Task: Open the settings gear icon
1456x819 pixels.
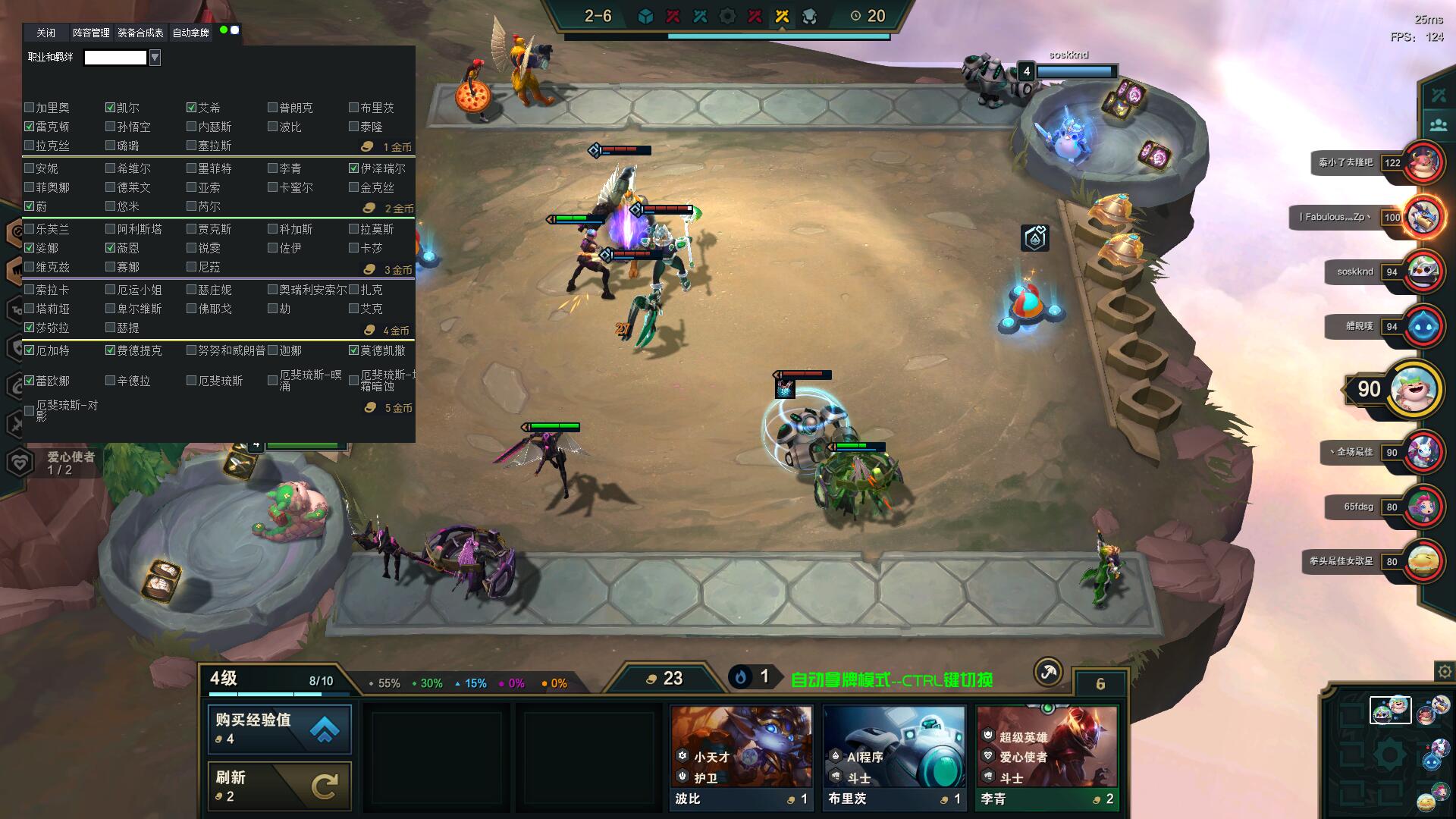Action: [1445, 671]
